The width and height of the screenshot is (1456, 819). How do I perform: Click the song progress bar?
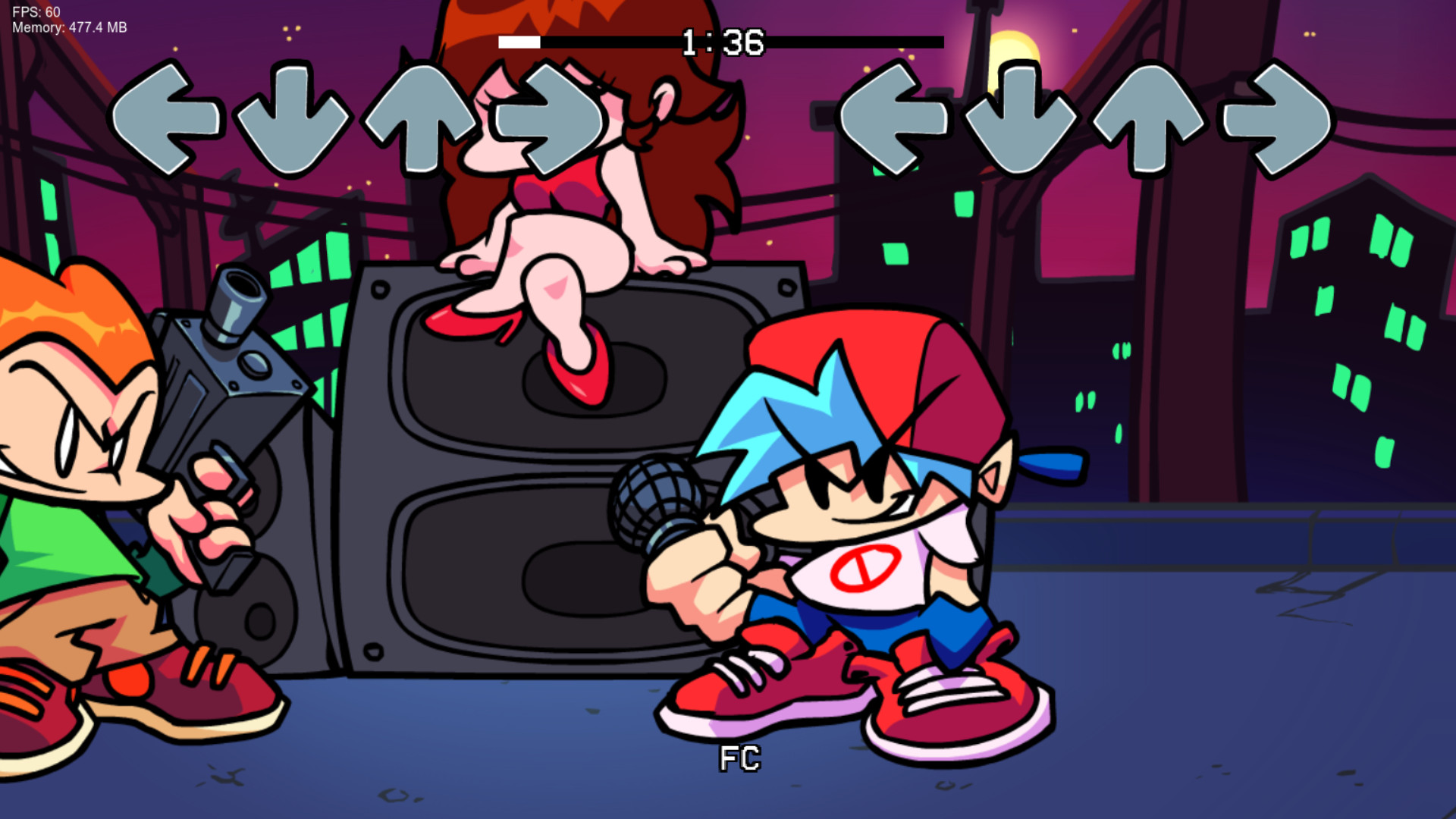point(834,43)
